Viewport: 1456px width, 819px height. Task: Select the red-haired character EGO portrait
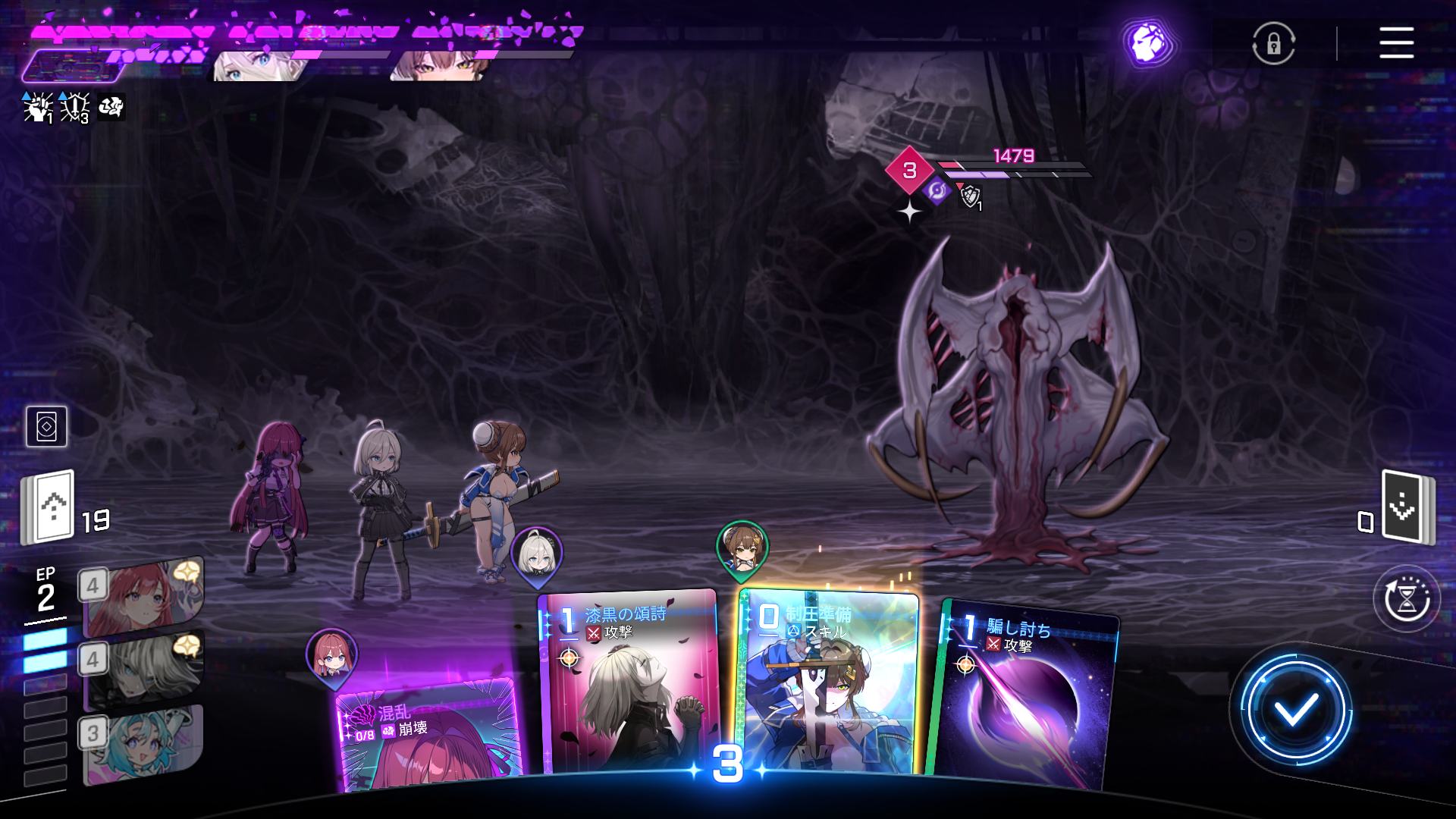click(x=144, y=597)
